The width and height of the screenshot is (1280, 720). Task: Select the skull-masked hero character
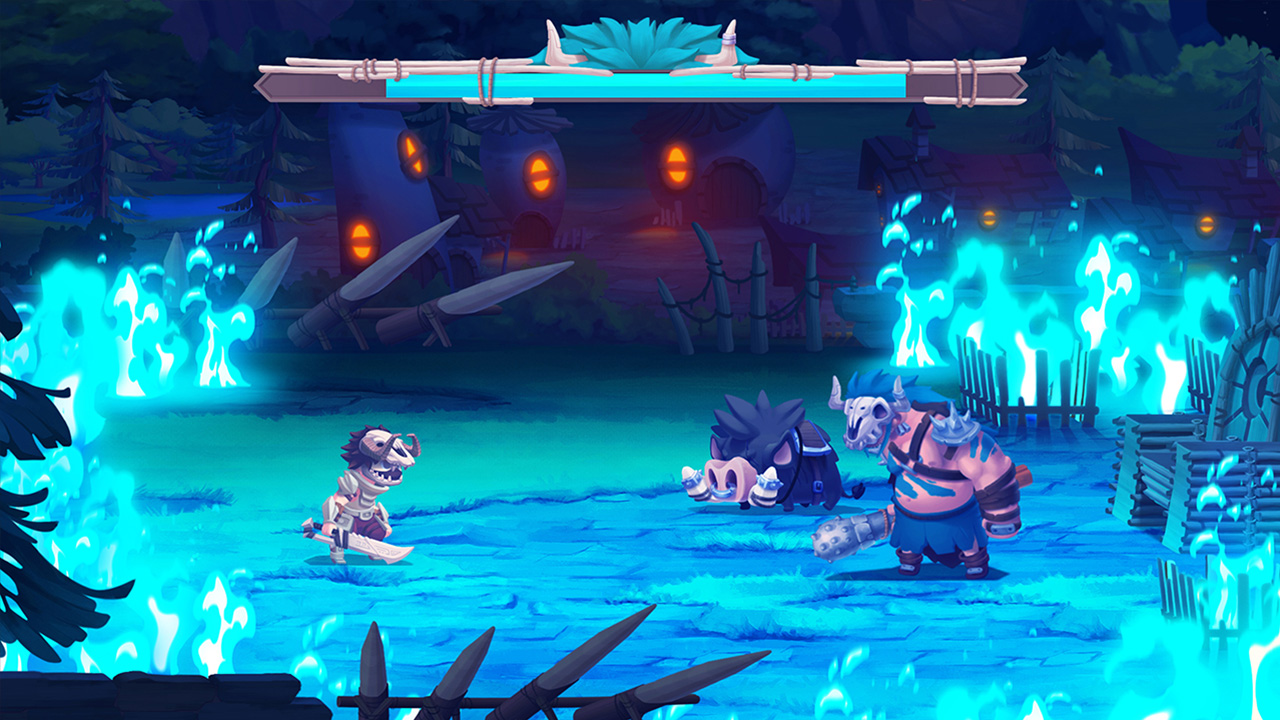pos(368,490)
